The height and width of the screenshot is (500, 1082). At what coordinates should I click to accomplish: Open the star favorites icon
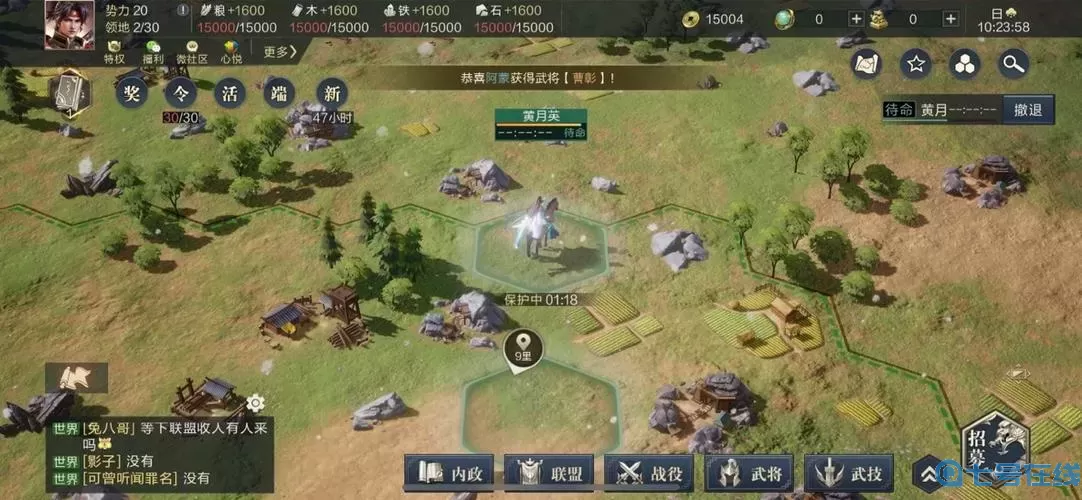pos(915,64)
